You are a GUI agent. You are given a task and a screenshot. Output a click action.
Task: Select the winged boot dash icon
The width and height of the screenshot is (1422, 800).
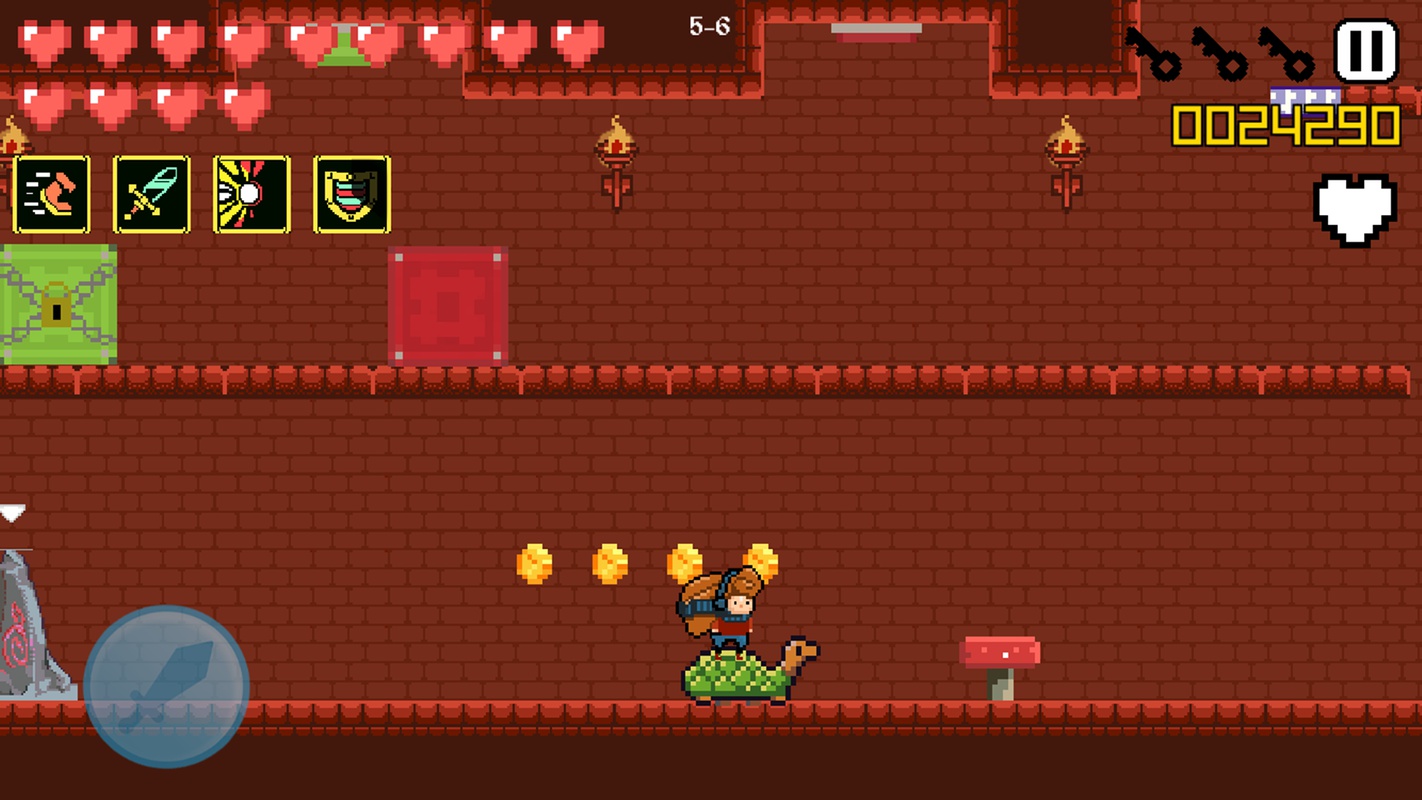click(52, 194)
